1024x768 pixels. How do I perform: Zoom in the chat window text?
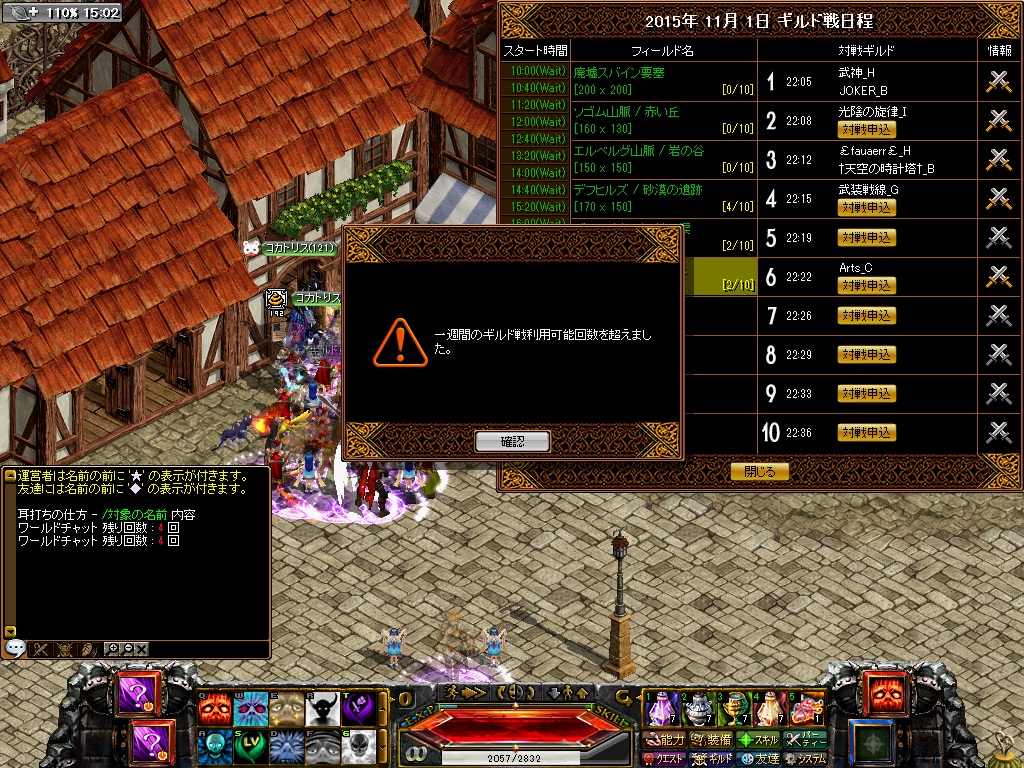pos(112,649)
